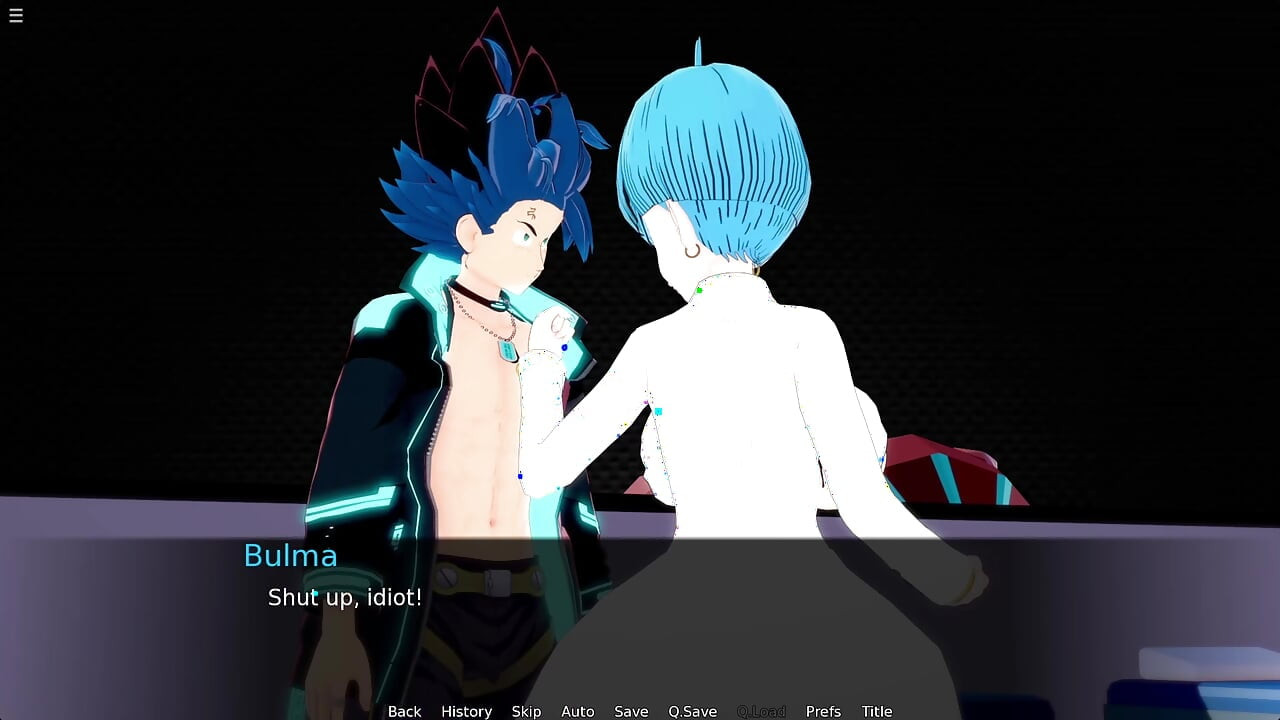Click the speaker name Bulma
Viewport: 1280px width, 720px height.
[291, 556]
